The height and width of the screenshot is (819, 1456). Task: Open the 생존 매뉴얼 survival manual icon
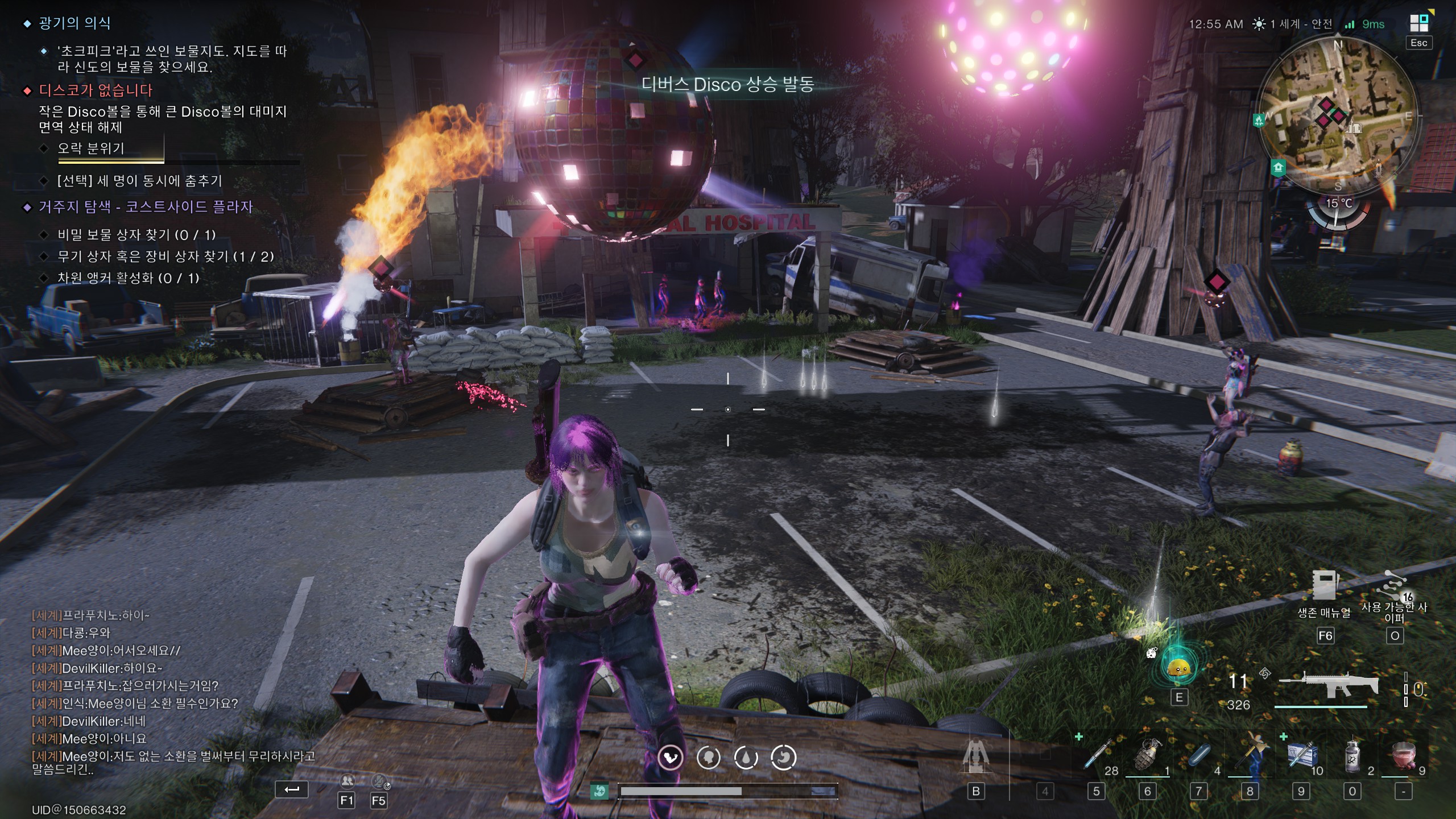click(1325, 586)
